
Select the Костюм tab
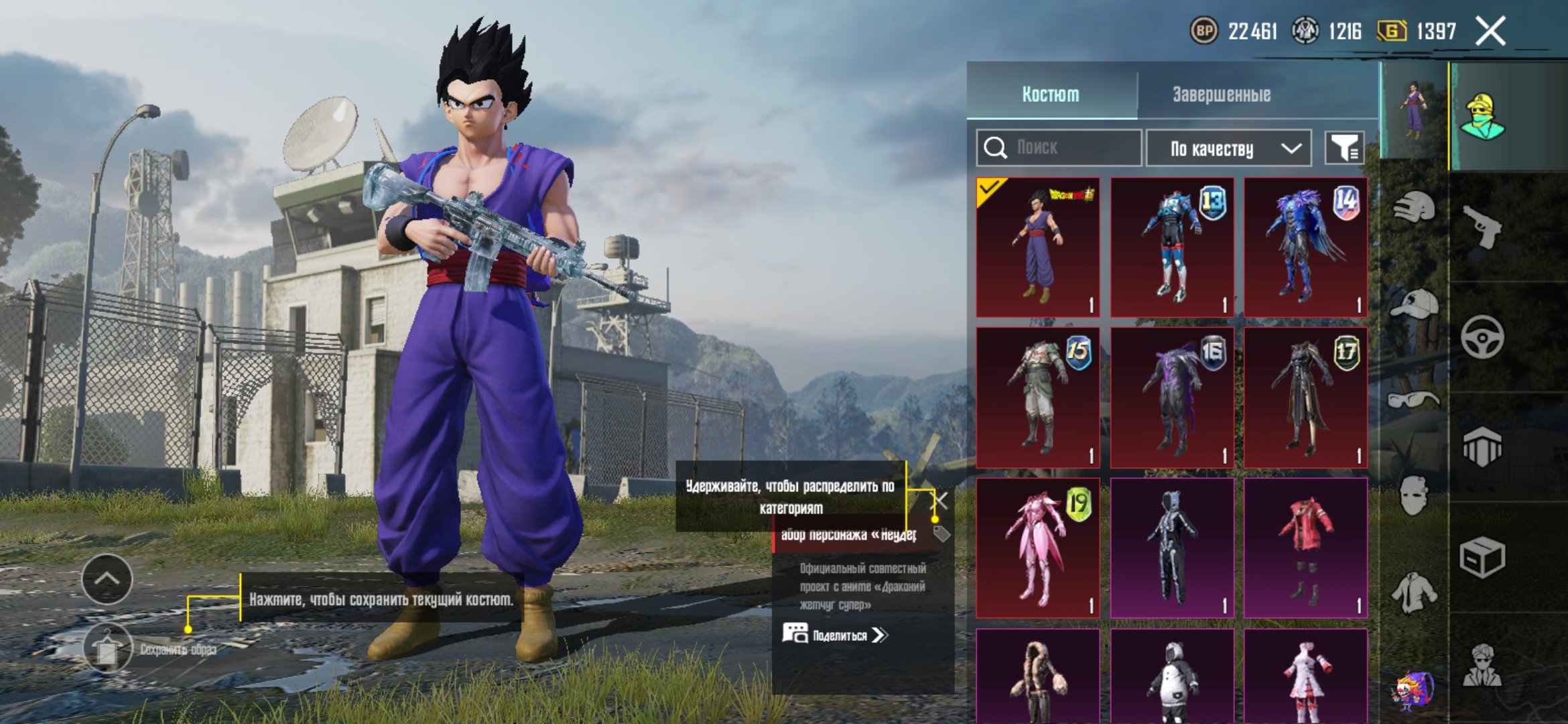(1050, 95)
